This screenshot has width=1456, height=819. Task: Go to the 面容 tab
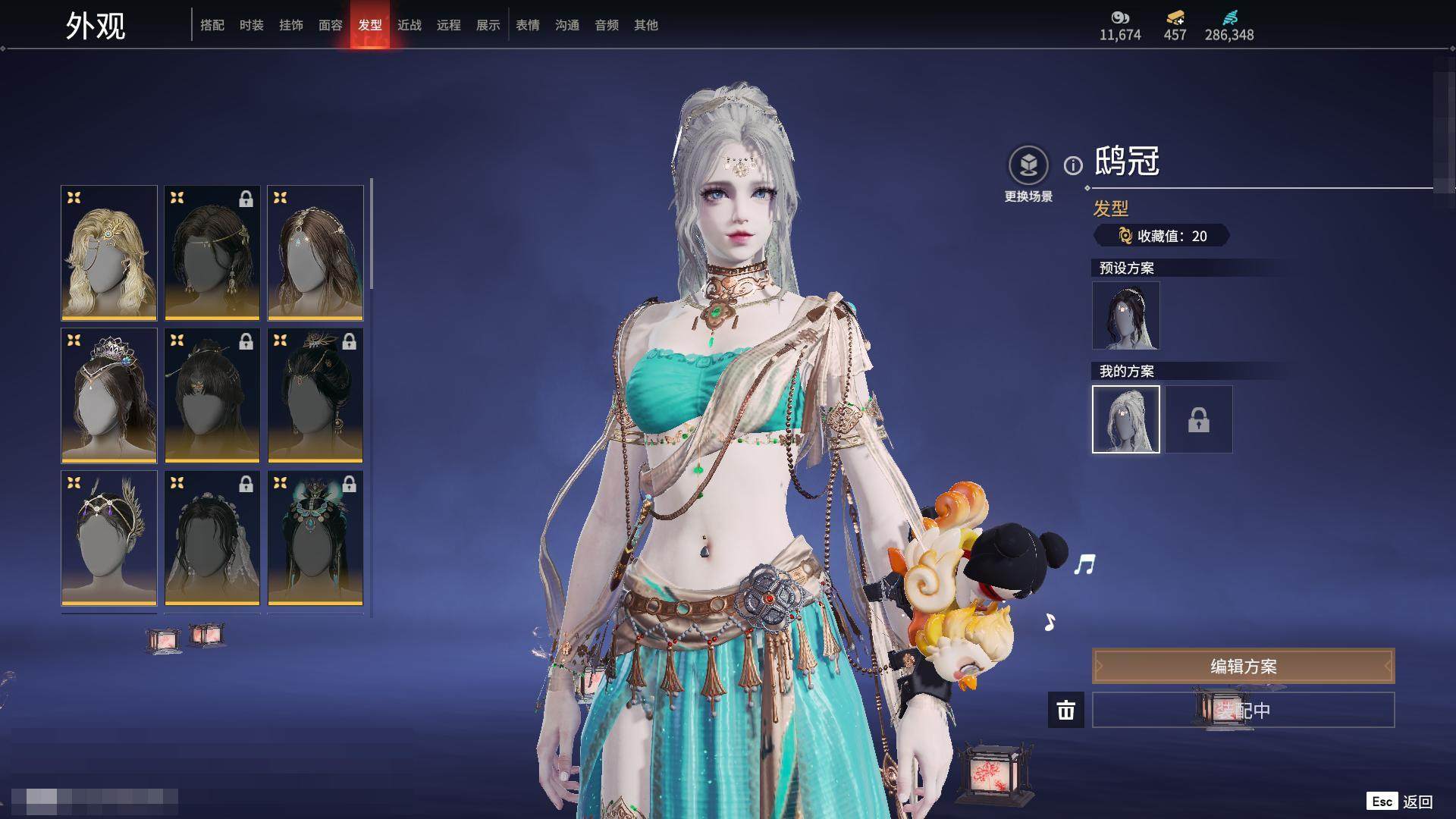(331, 25)
